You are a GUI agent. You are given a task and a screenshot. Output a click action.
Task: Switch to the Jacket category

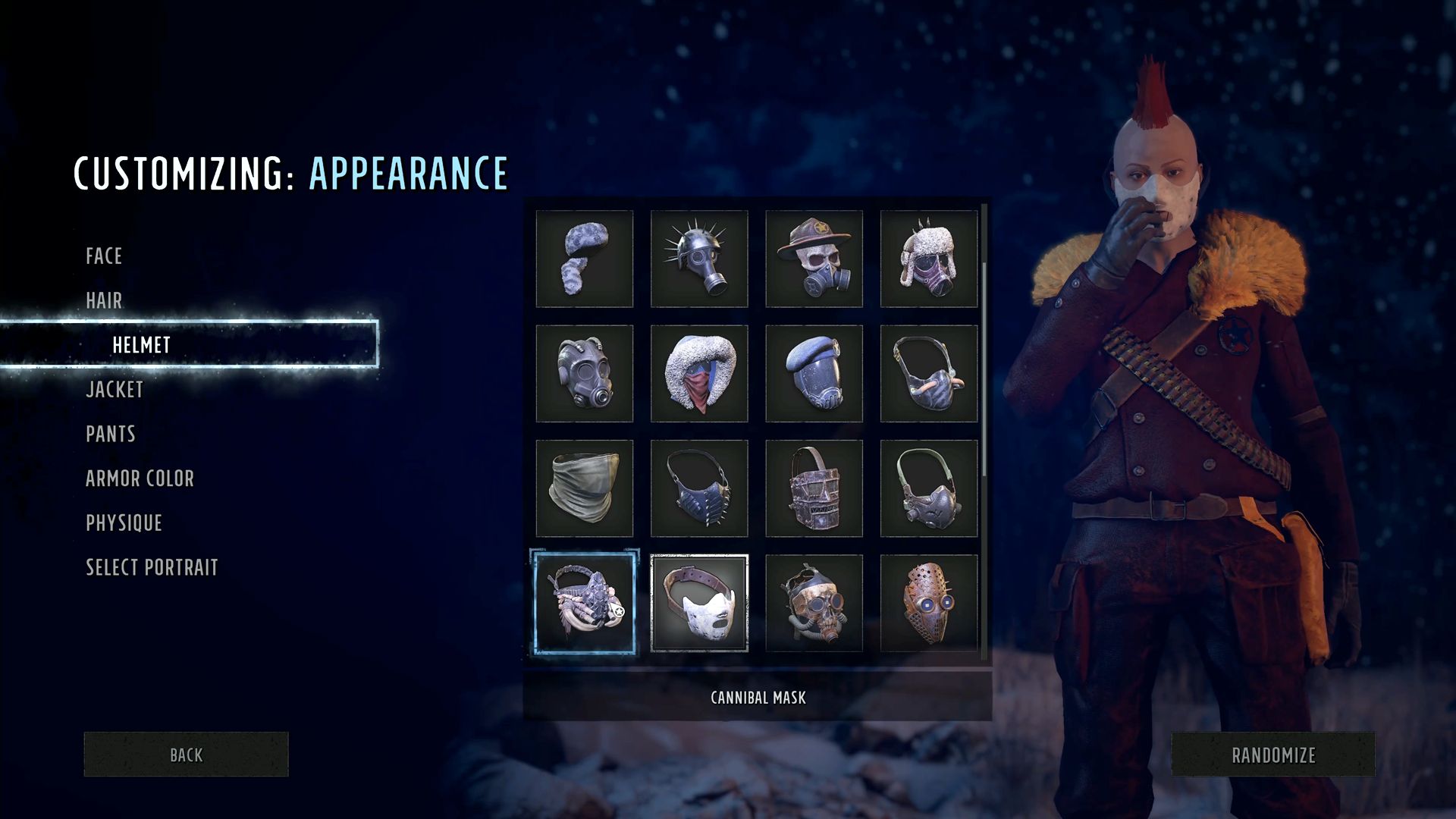[115, 390]
